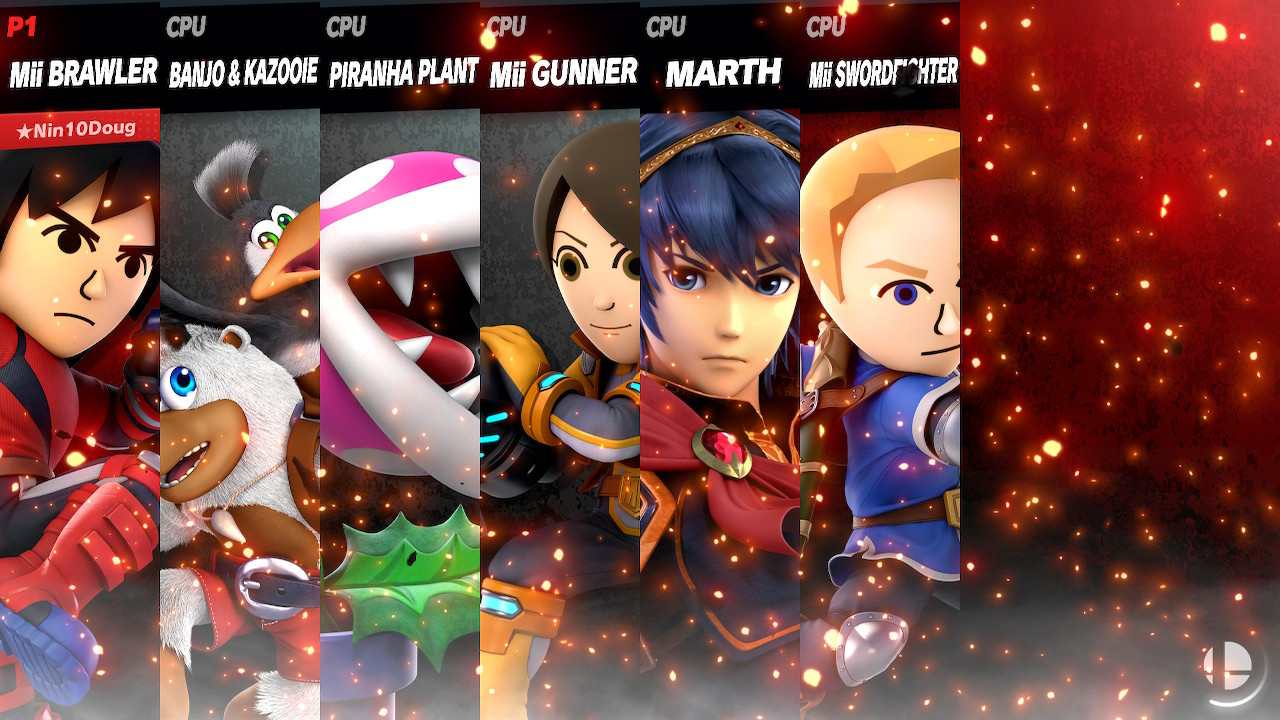
Task: Toggle the CPU setting above Piranha Plant
Action: pos(345,27)
